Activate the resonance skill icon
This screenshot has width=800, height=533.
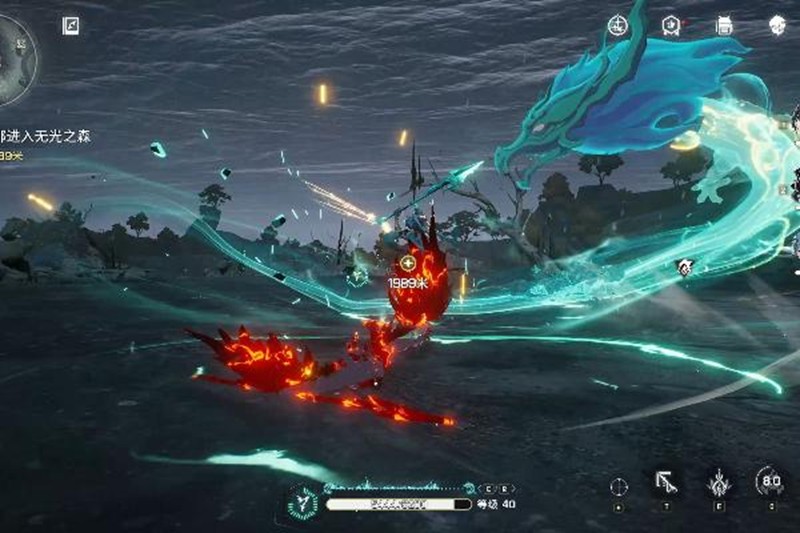coord(718,483)
